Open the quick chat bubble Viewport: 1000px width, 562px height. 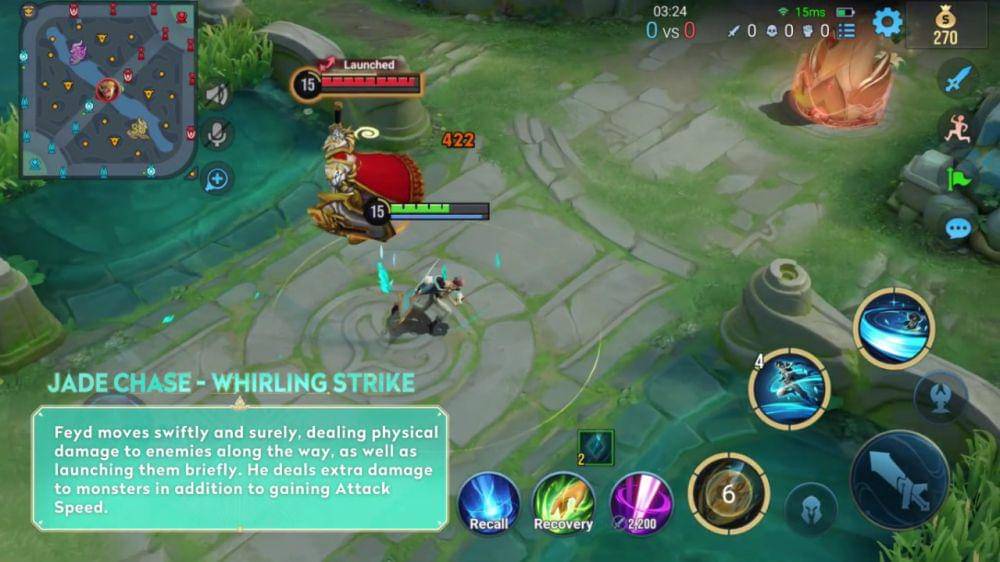tap(959, 229)
